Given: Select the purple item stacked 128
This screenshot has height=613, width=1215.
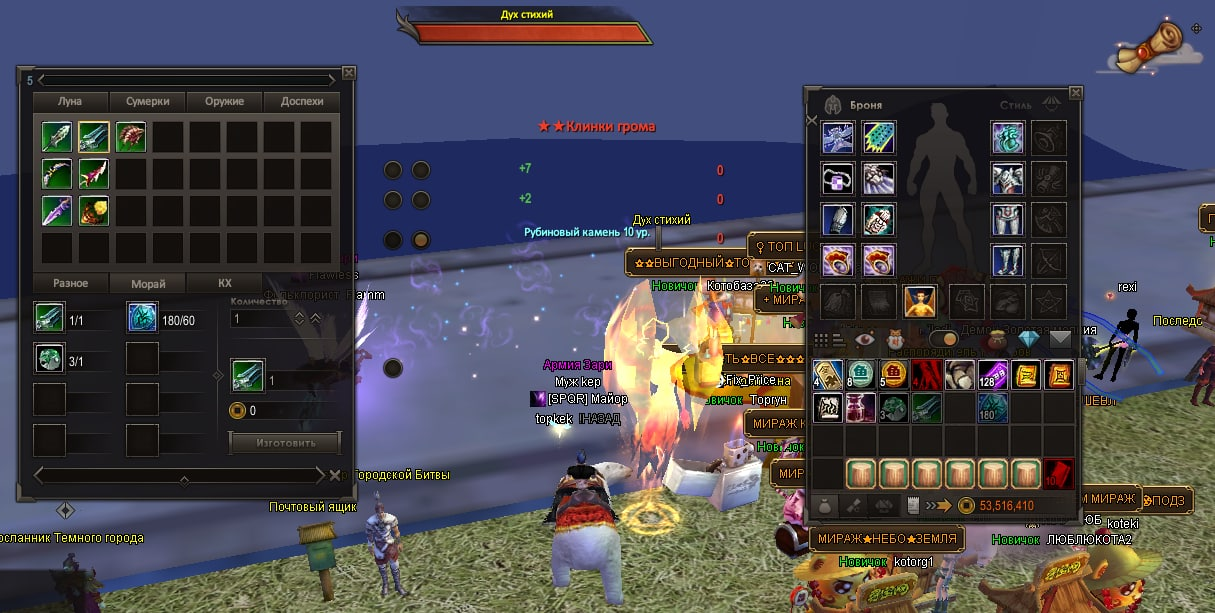Looking at the screenshot, I should pos(992,376).
